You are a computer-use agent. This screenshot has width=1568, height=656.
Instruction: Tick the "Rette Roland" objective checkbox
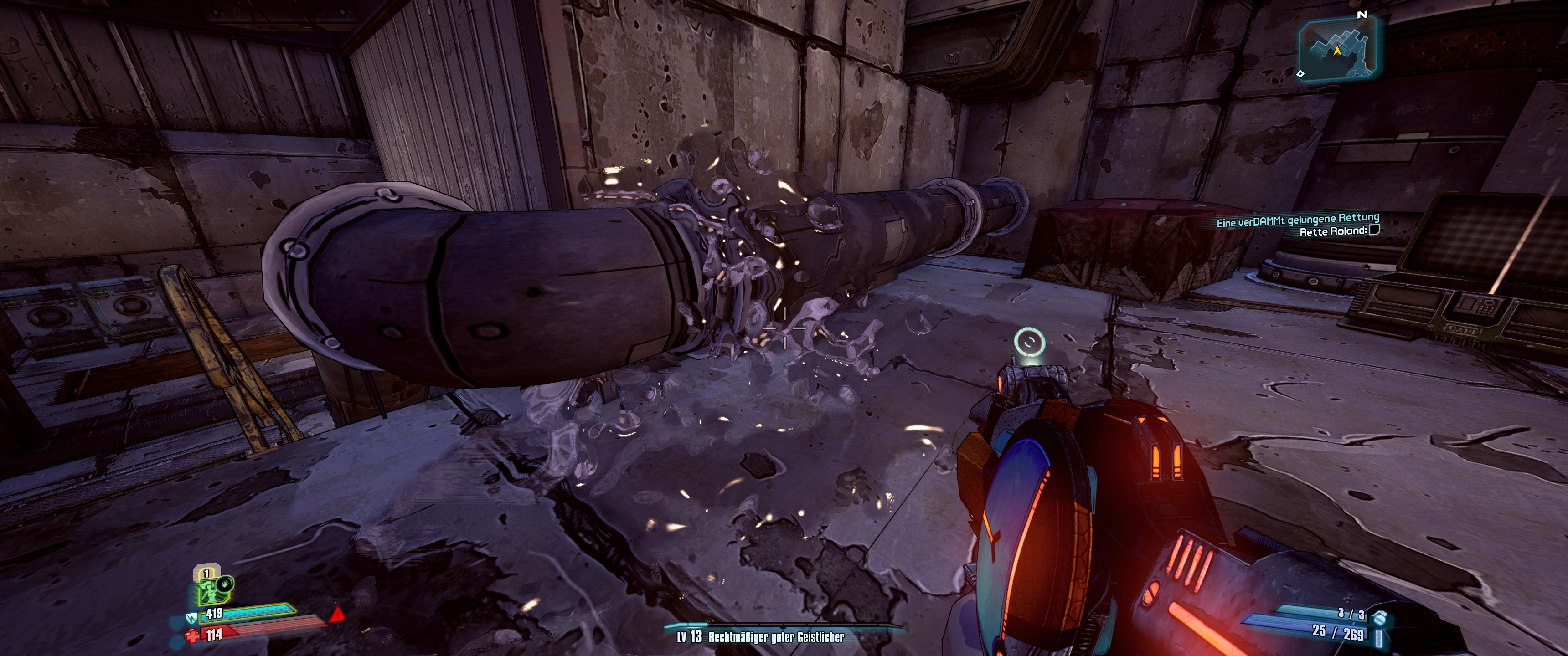[x=1374, y=230]
